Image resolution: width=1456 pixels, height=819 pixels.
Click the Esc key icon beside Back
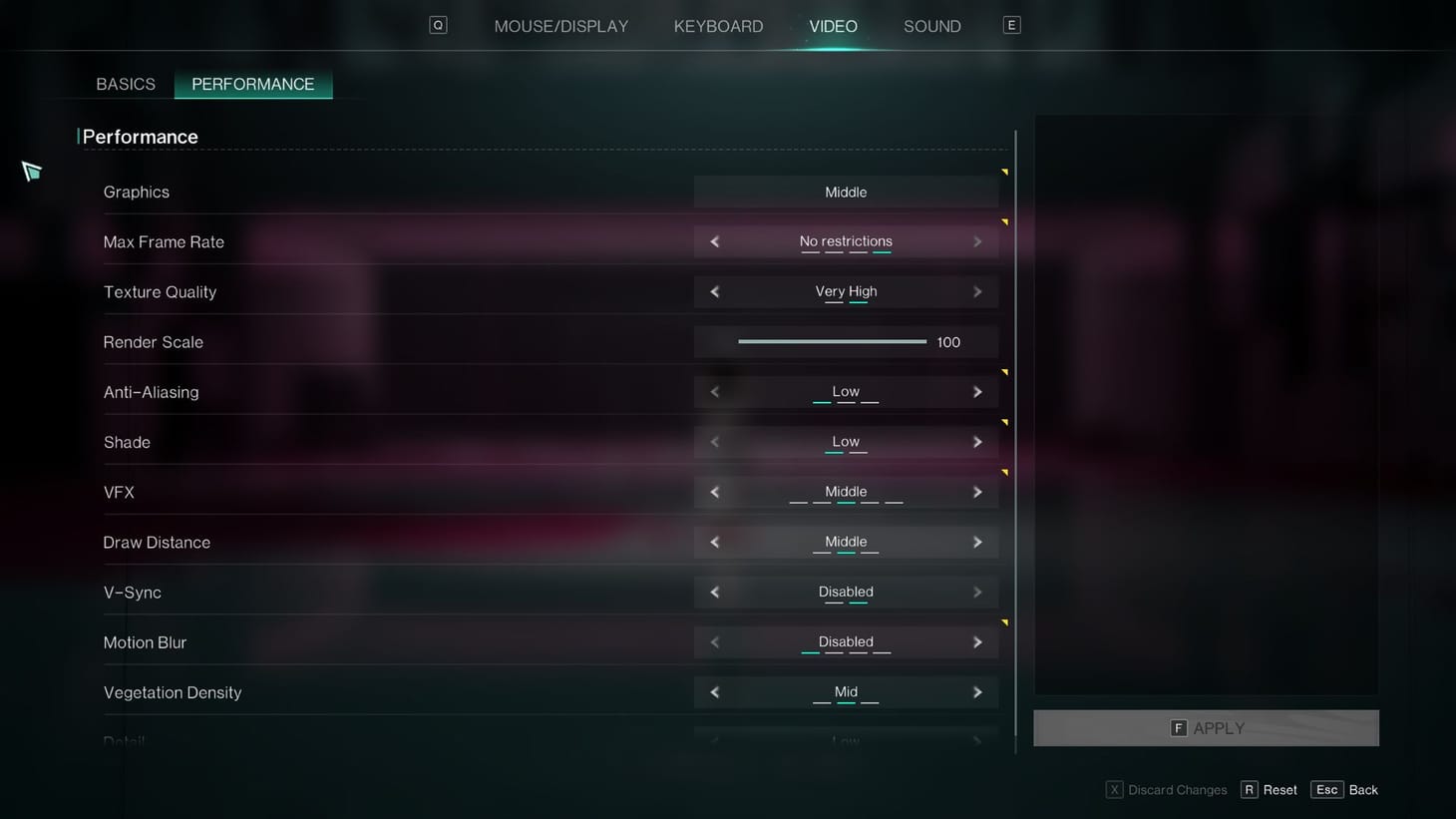(x=1326, y=789)
